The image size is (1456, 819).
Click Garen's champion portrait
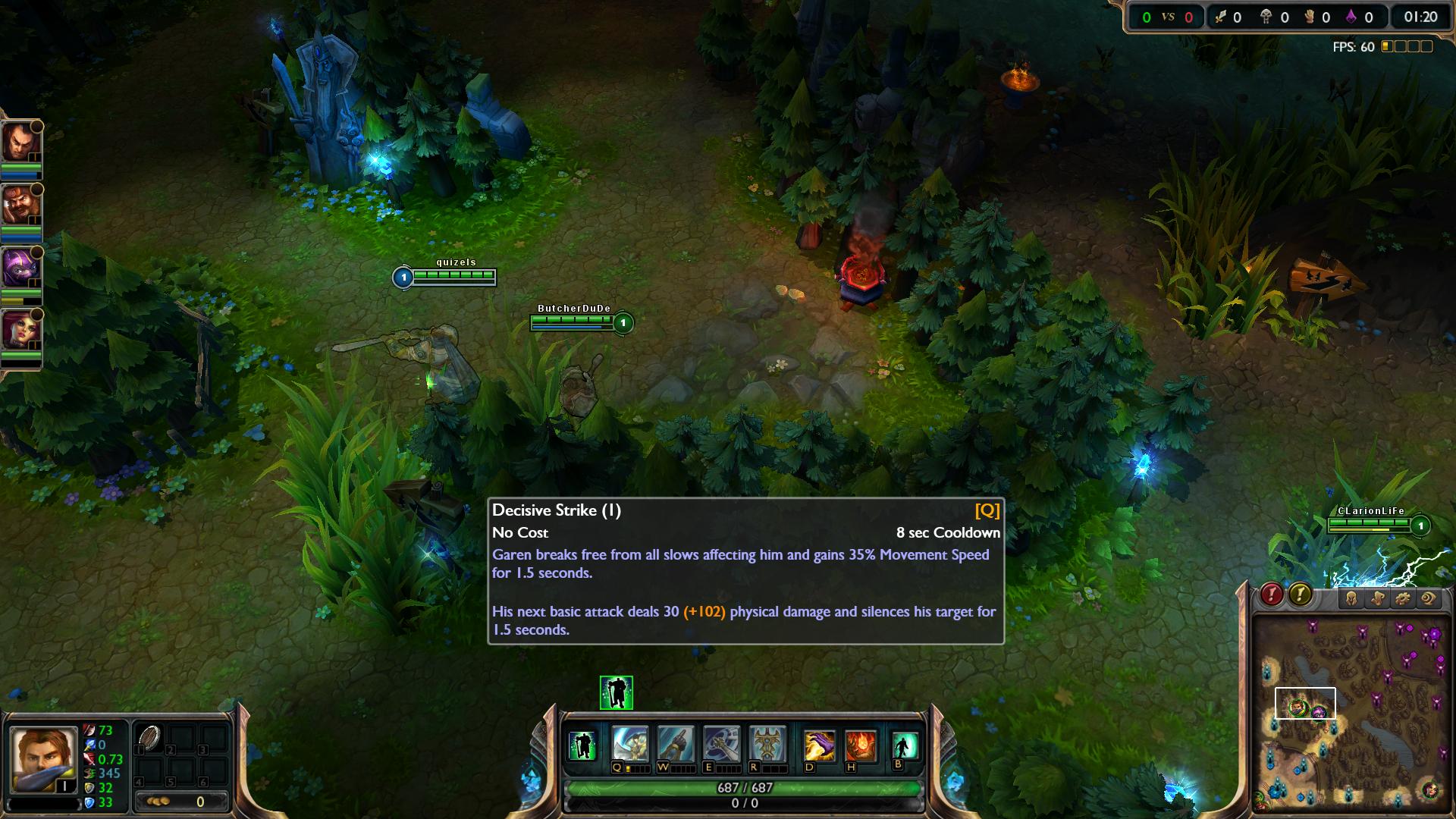pos(43,758)
